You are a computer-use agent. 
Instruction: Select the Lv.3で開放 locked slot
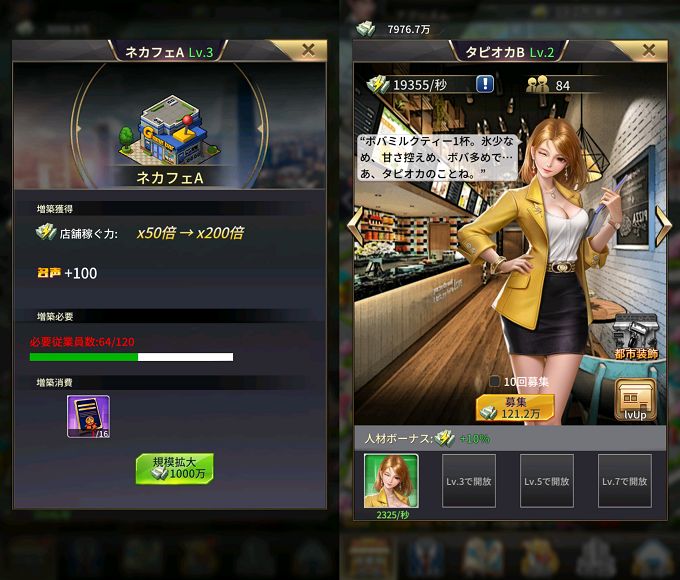pyautogui.click(x=469, y=480)
